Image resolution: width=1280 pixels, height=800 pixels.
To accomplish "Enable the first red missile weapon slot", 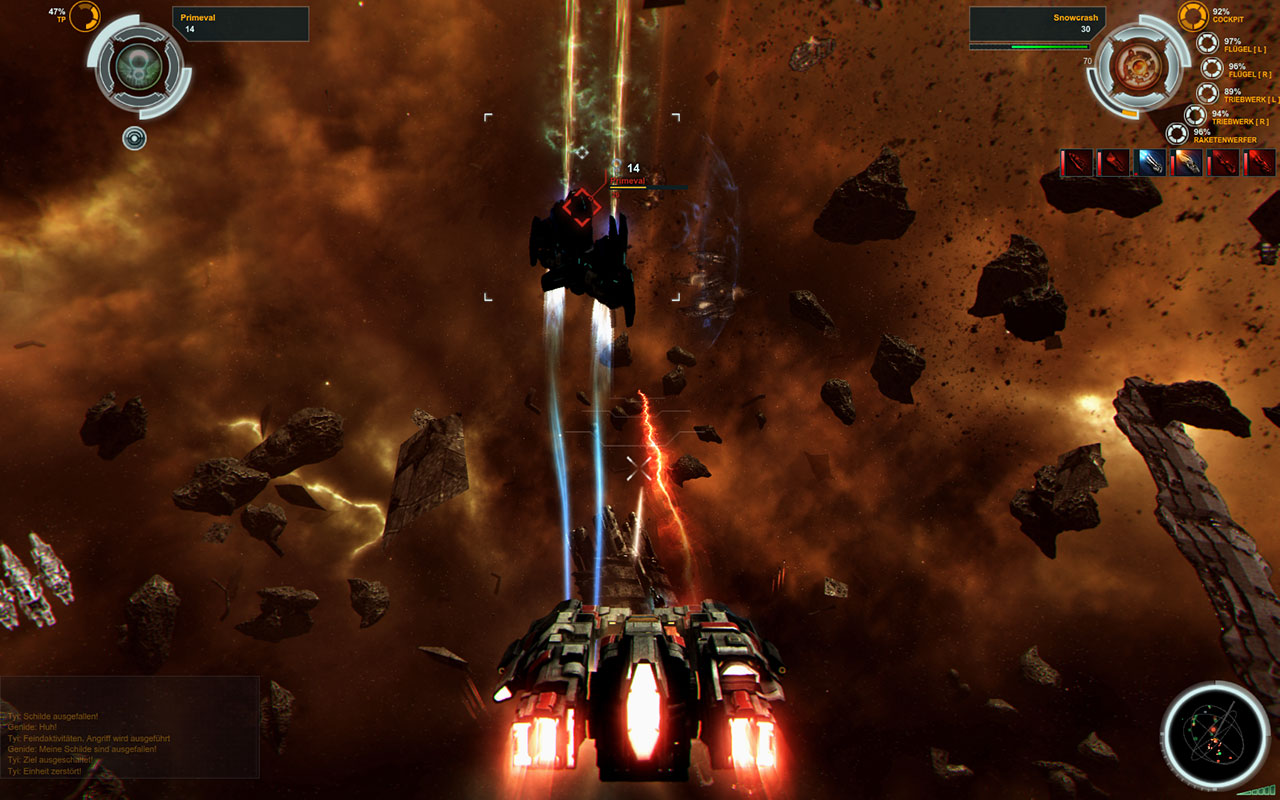I will coord(1078,161).
